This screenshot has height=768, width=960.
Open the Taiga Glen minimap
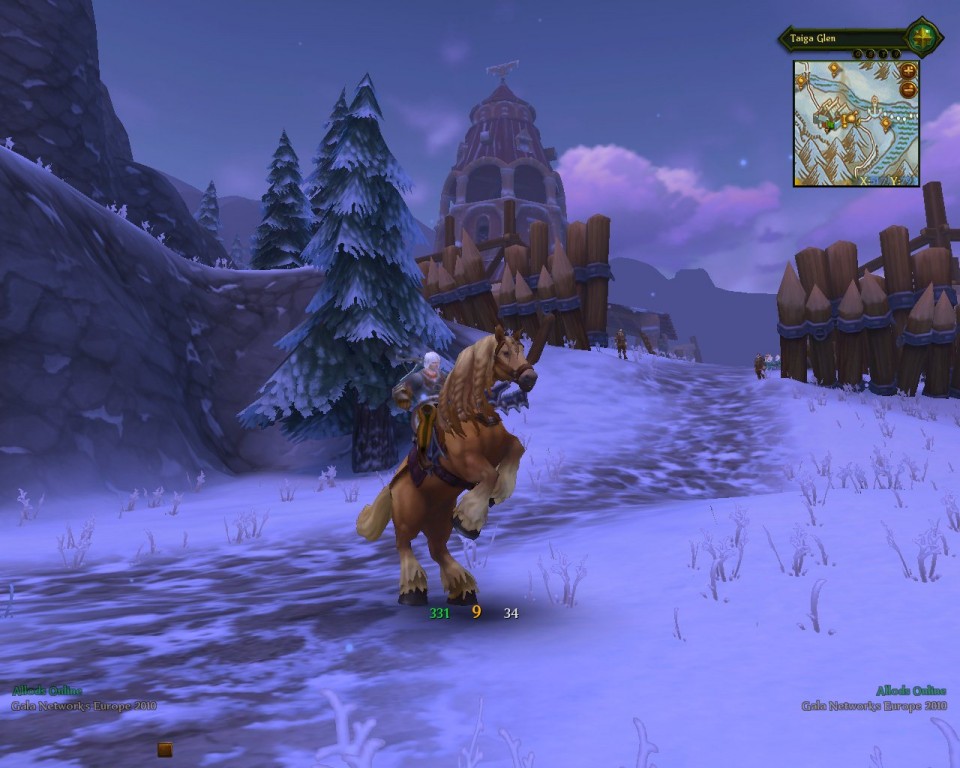point(855,124)
